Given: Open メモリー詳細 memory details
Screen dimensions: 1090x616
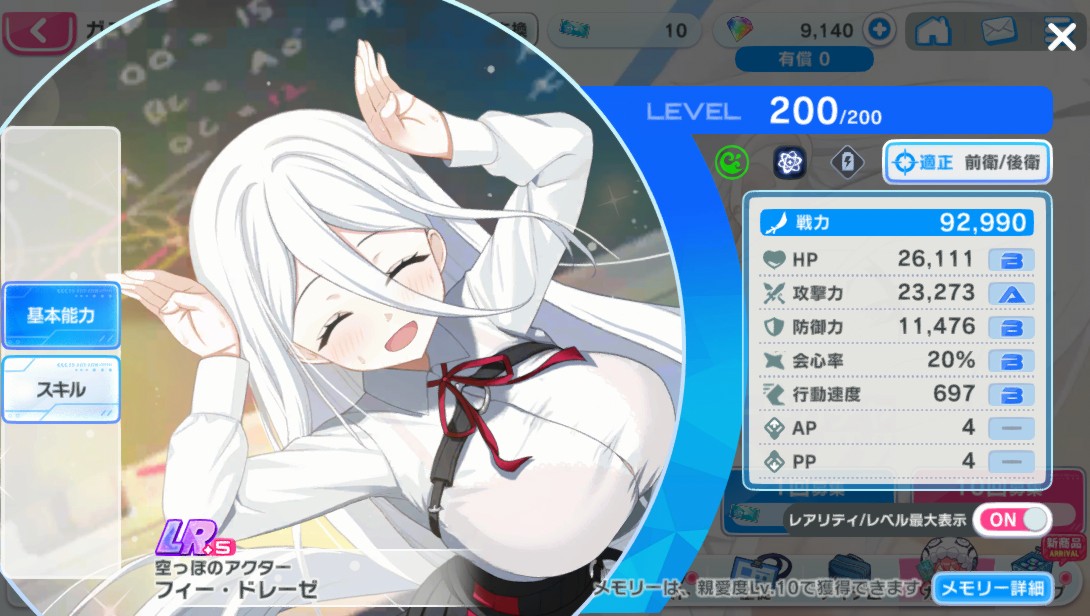Looking at the screenshot, I should point(993,588).
